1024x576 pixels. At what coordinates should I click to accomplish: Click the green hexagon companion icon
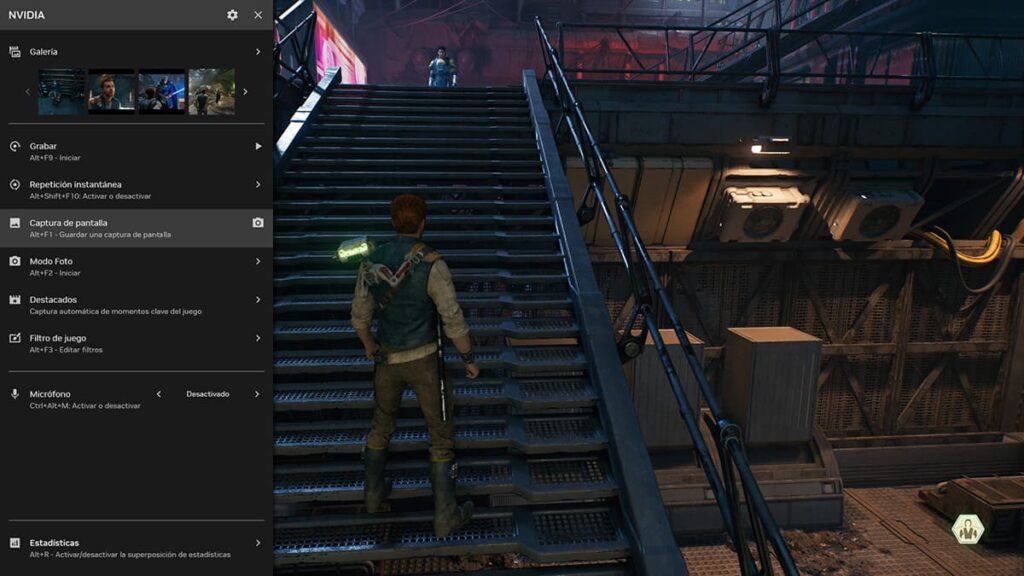(x=967, y=529)
